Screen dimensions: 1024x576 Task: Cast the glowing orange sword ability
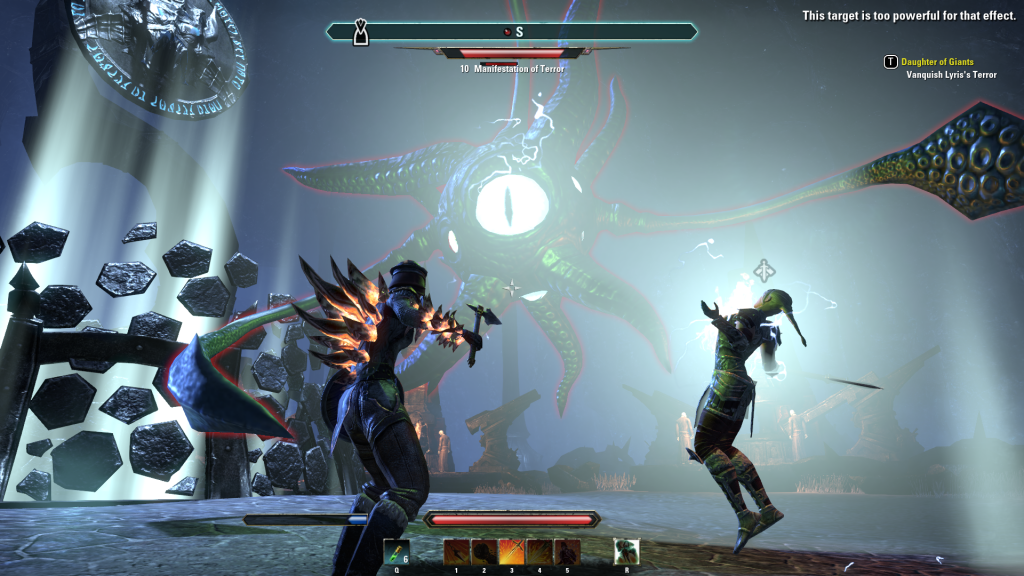click(512, 551)
